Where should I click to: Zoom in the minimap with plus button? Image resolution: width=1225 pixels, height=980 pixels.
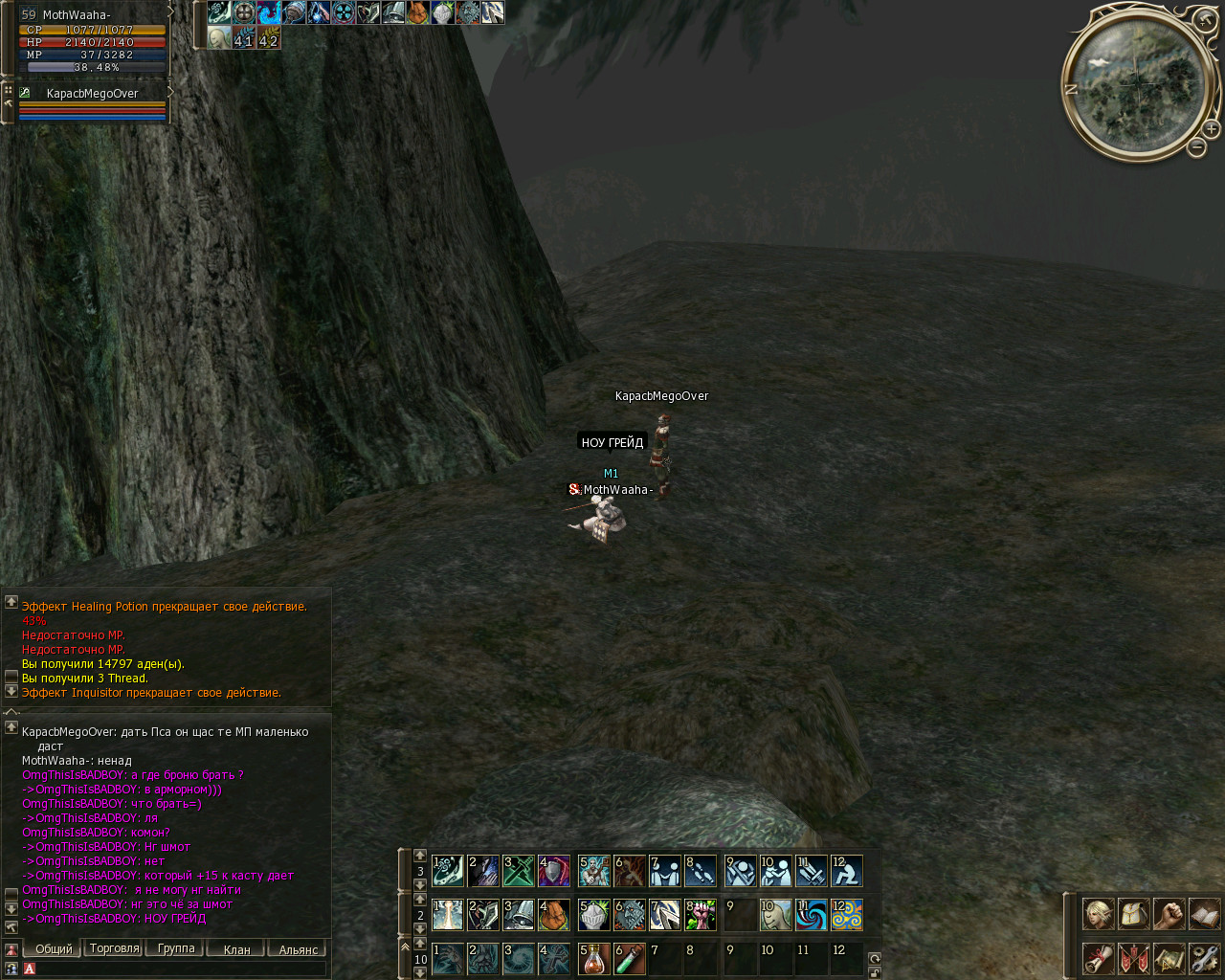[x=1211, y=129]
